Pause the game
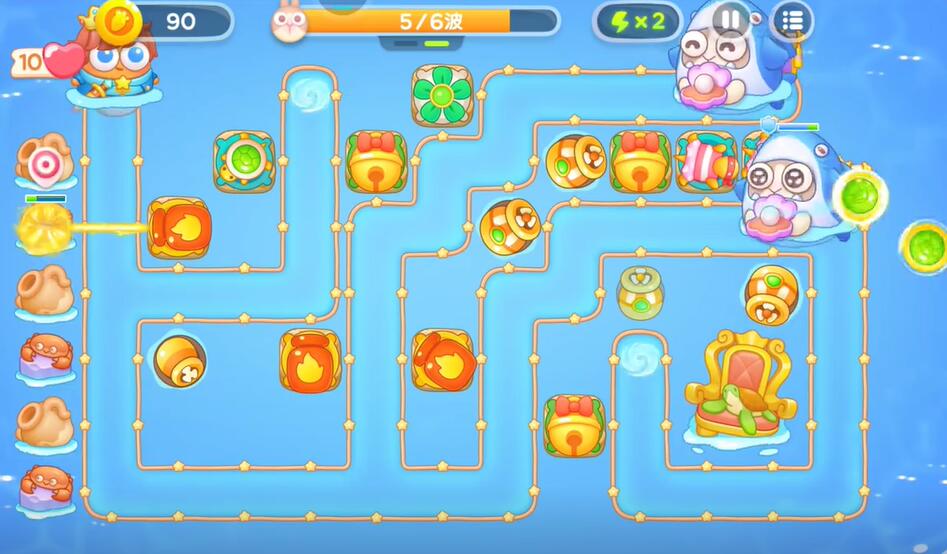This screenshot has height=554, width=947. point(731,19)
